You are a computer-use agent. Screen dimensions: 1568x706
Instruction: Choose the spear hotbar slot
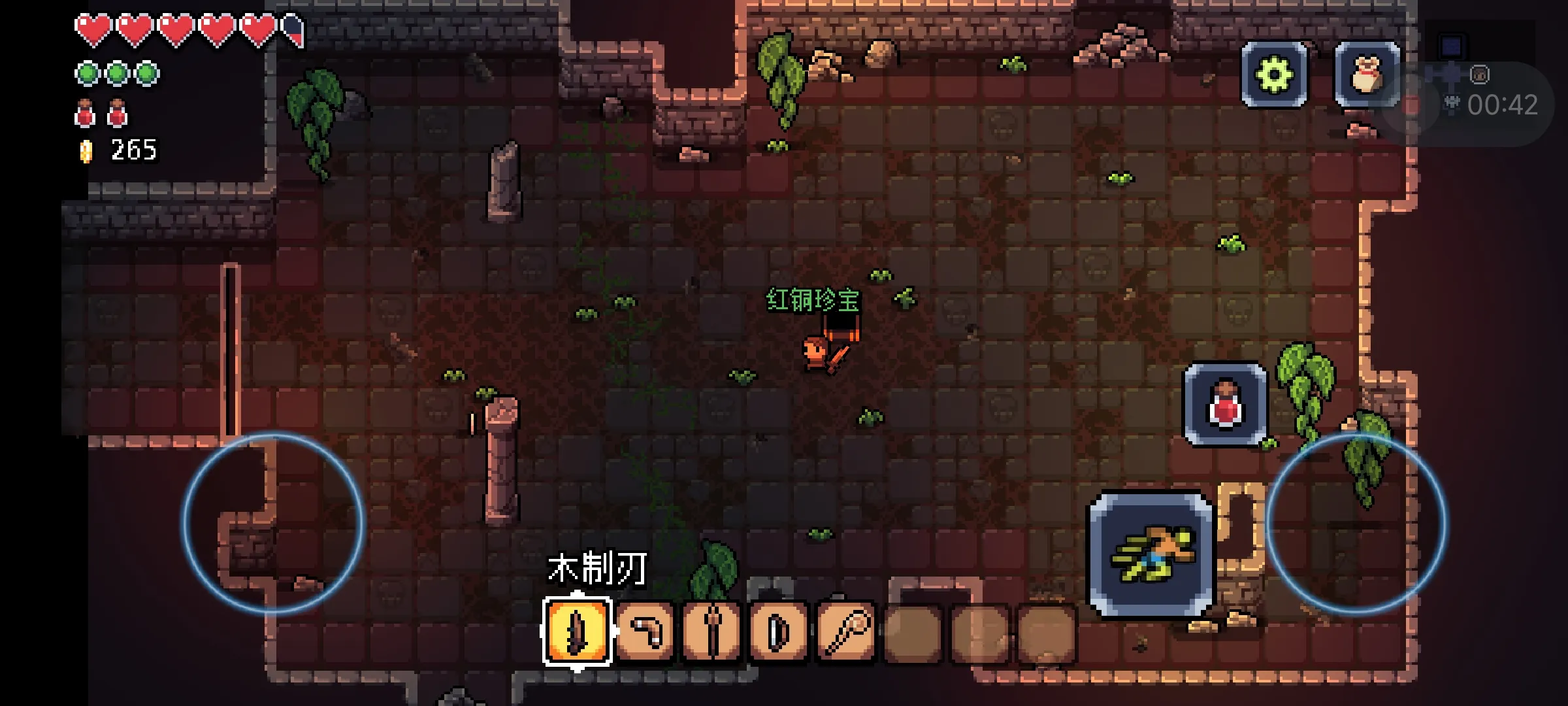(712, 631)
